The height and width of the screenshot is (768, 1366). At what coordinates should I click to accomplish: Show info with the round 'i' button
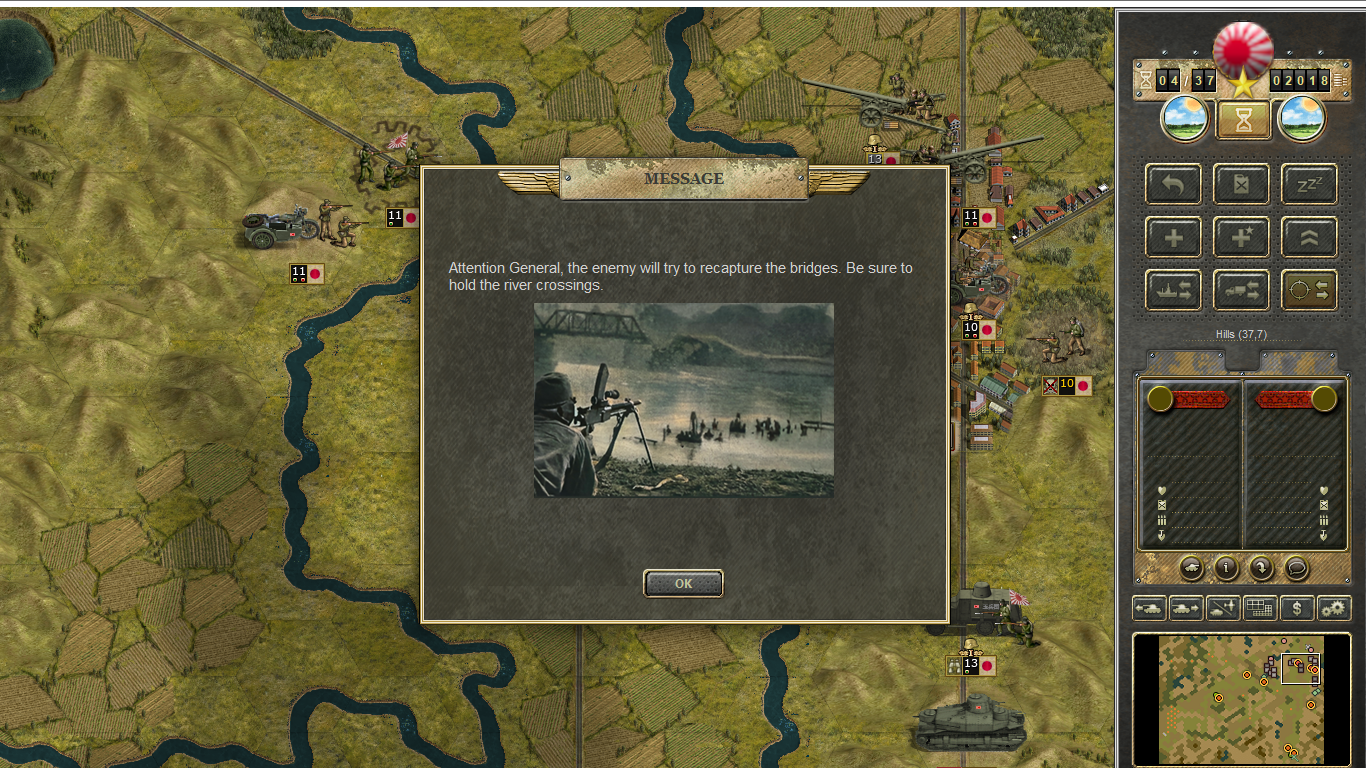1226,568
